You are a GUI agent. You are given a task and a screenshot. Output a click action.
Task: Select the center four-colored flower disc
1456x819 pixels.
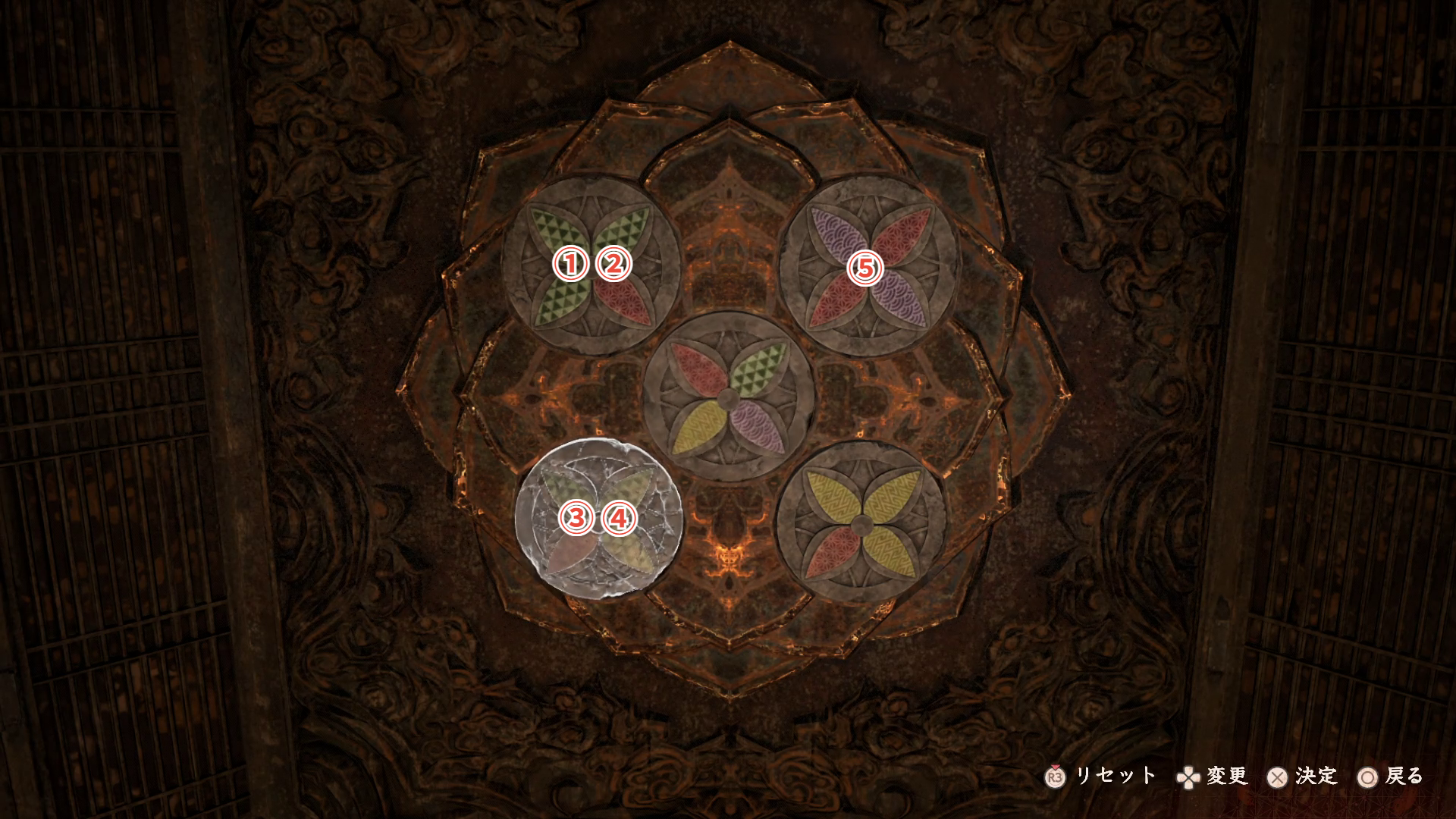[x=728, y=397]
